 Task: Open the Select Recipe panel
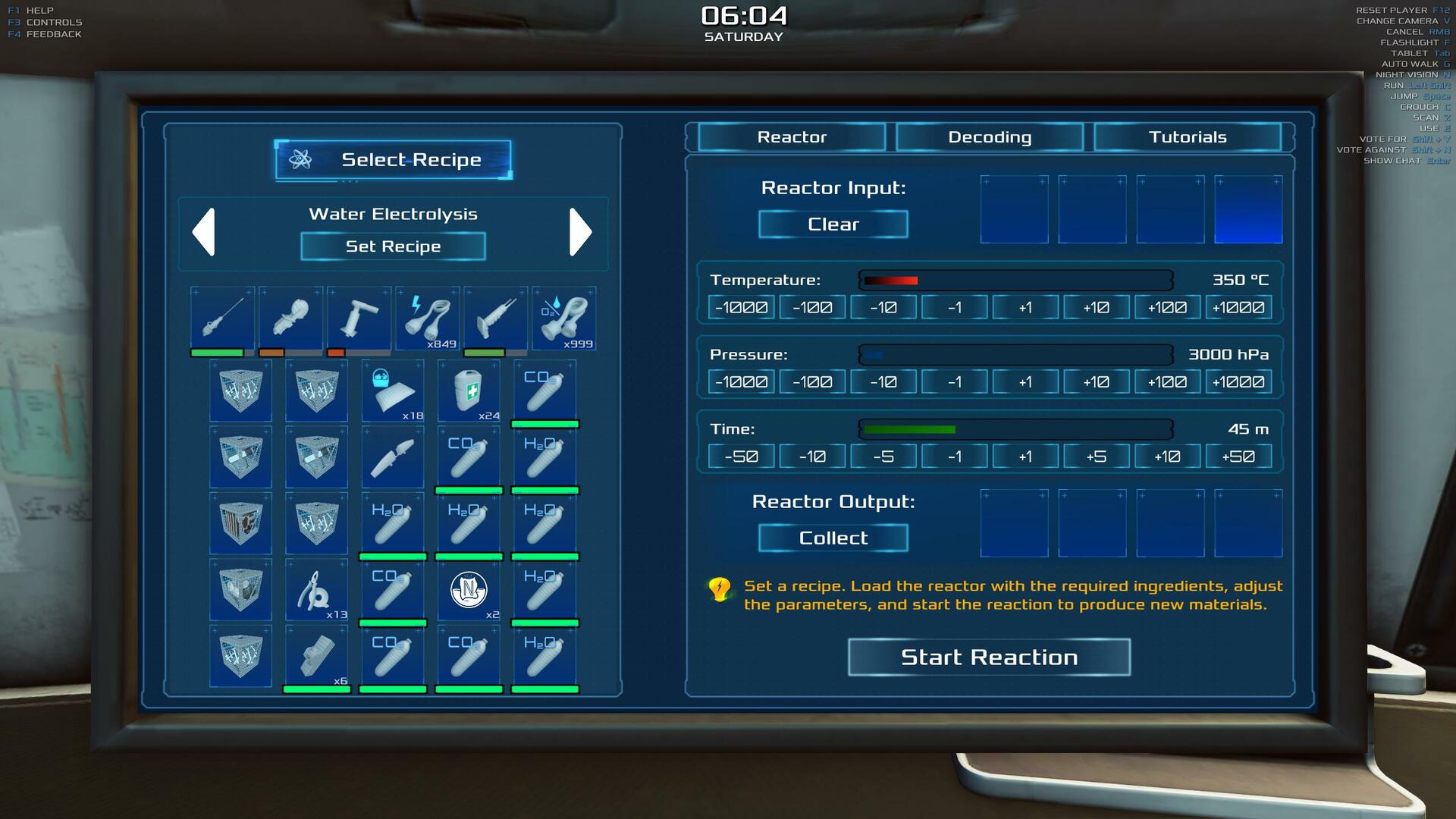coord(393,160)
